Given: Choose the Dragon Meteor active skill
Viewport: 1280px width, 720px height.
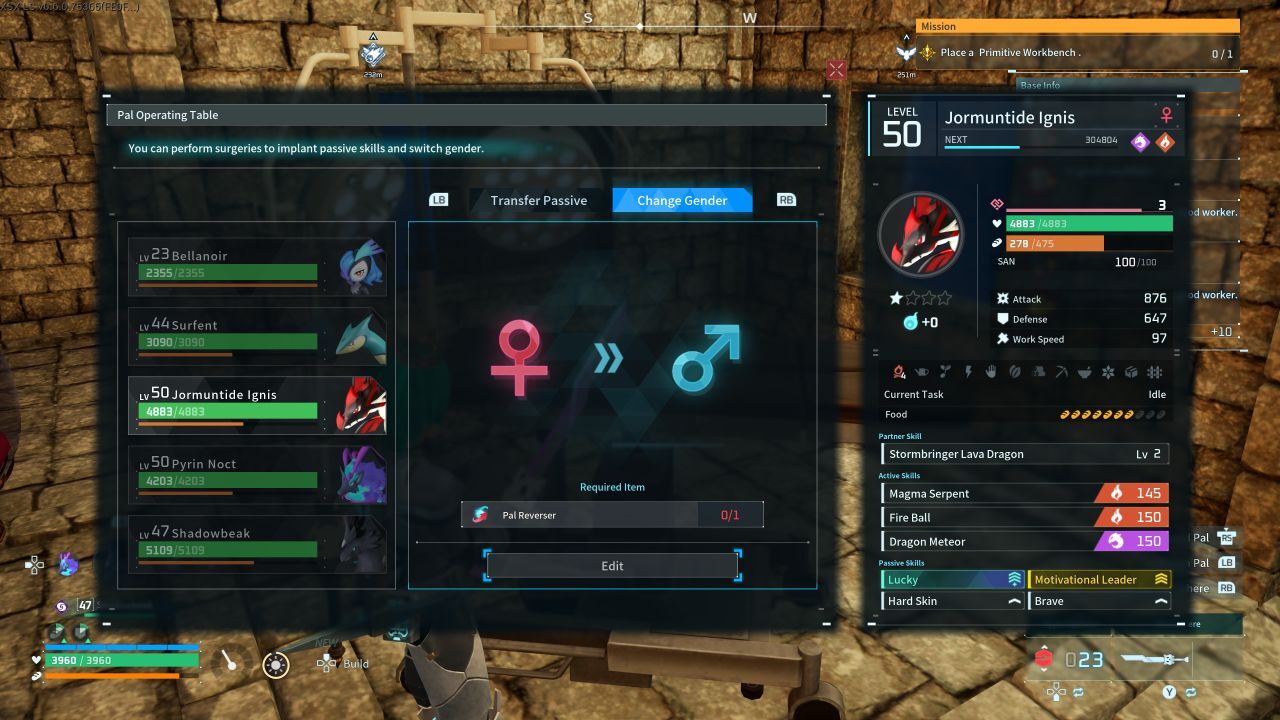Looking at the screenshot, I should click(x=1024, y=541).
